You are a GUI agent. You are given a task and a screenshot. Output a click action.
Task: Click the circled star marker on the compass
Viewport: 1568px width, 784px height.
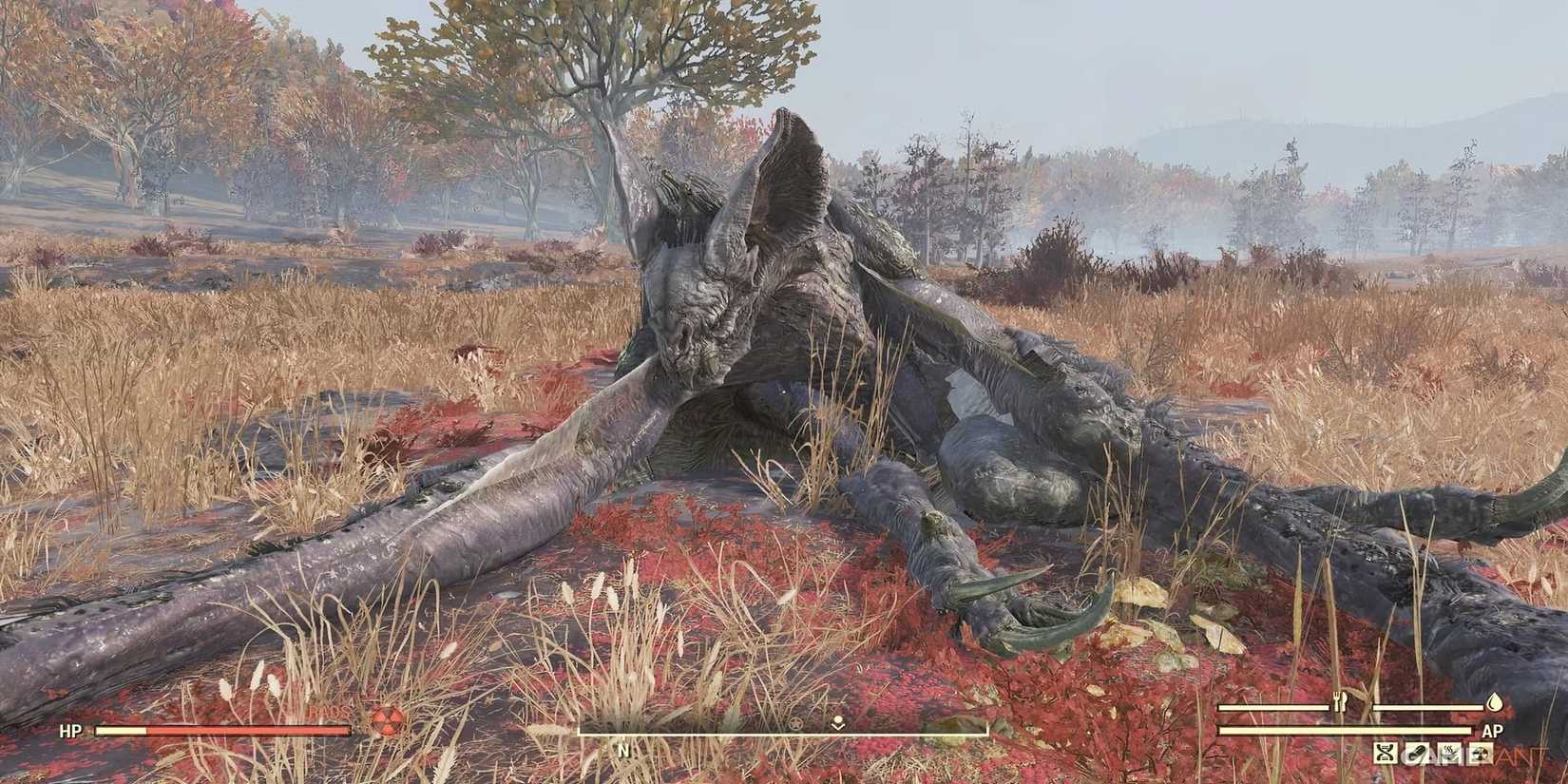794,725
